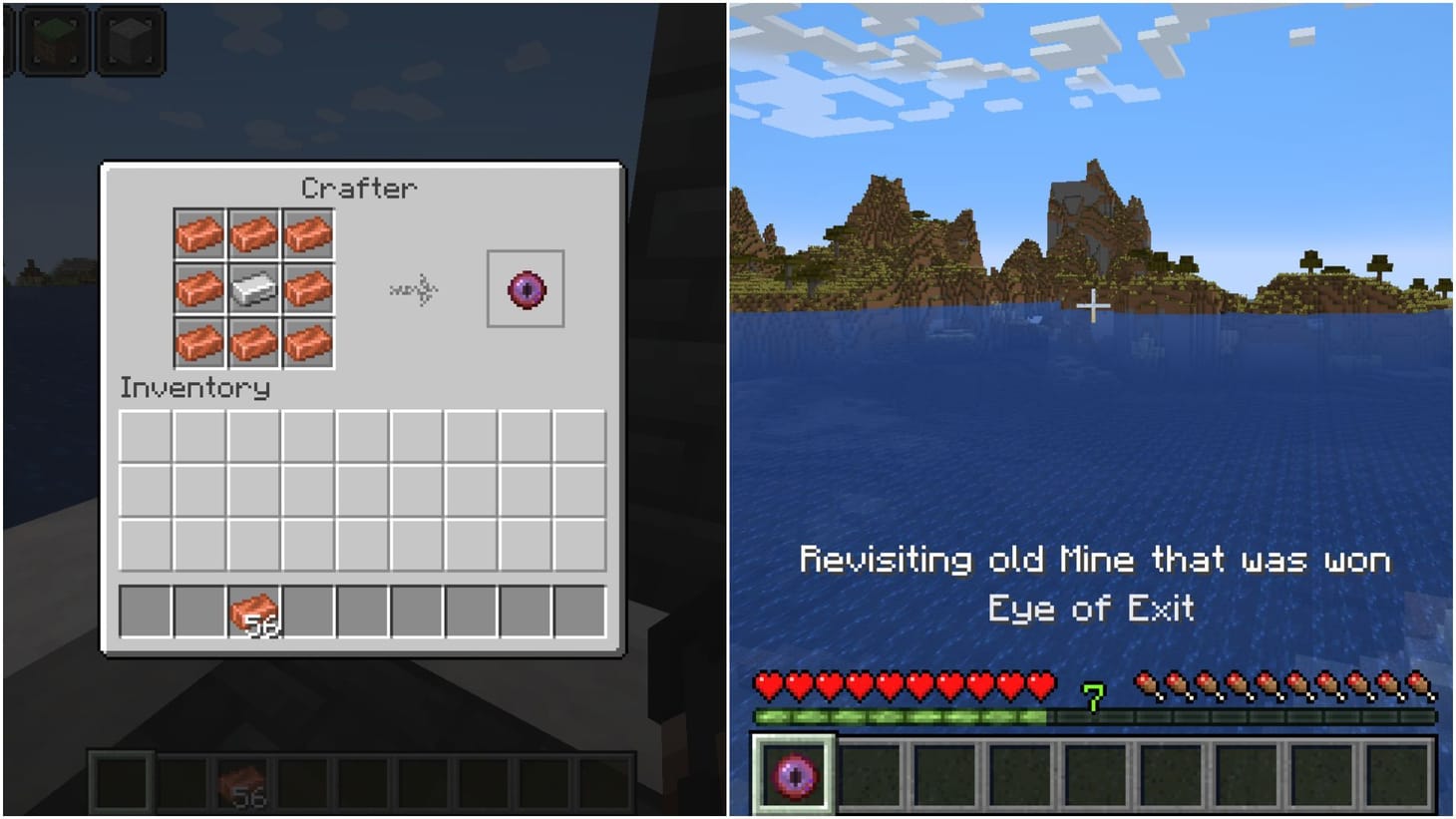Image resolution: width=1456 pixels, height=819 pixels.
Task: Click the copper ingot in the top-right crafting slot
Action: tap(307, 234)
